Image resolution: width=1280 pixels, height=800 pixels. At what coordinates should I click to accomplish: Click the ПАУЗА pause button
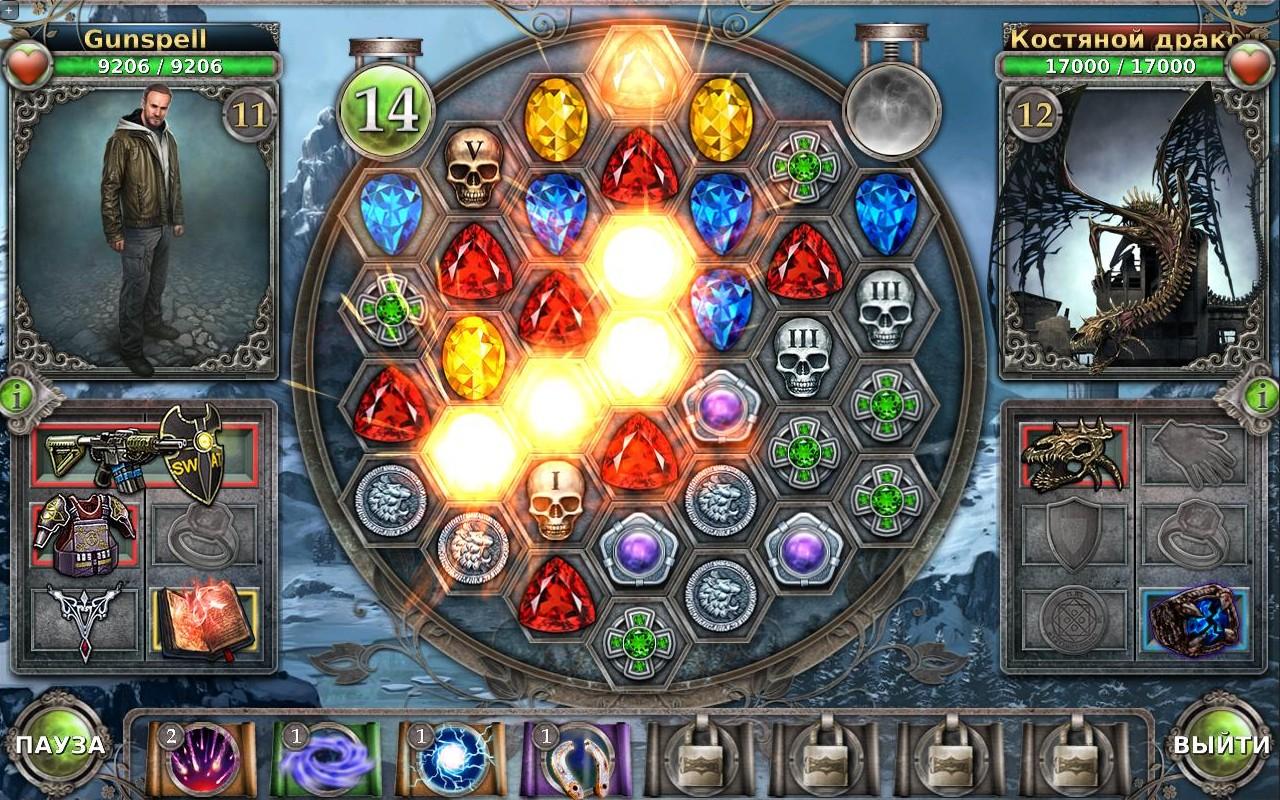coord(60,745)
